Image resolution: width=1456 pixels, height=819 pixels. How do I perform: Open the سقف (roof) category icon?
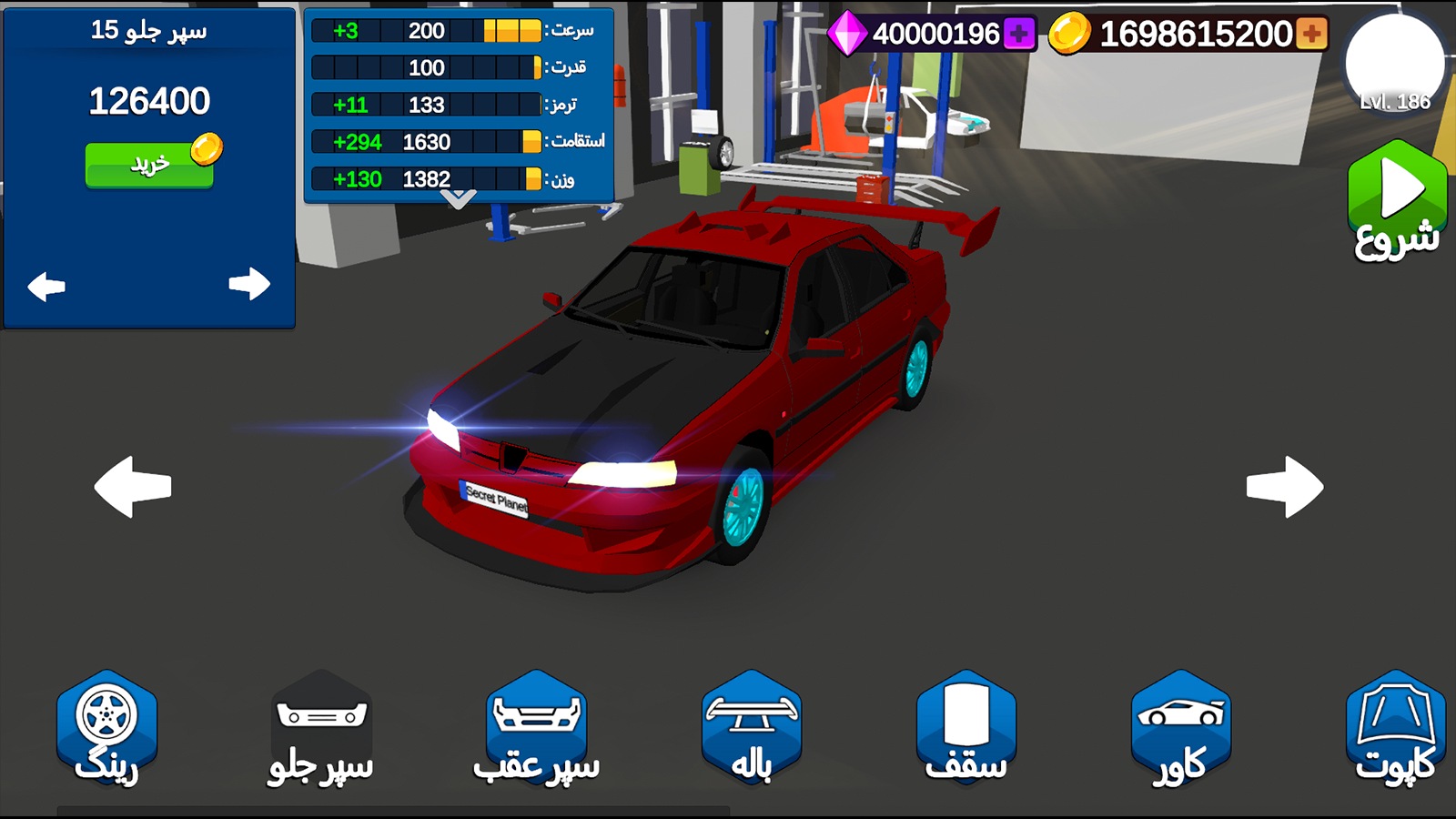[966, 719]
